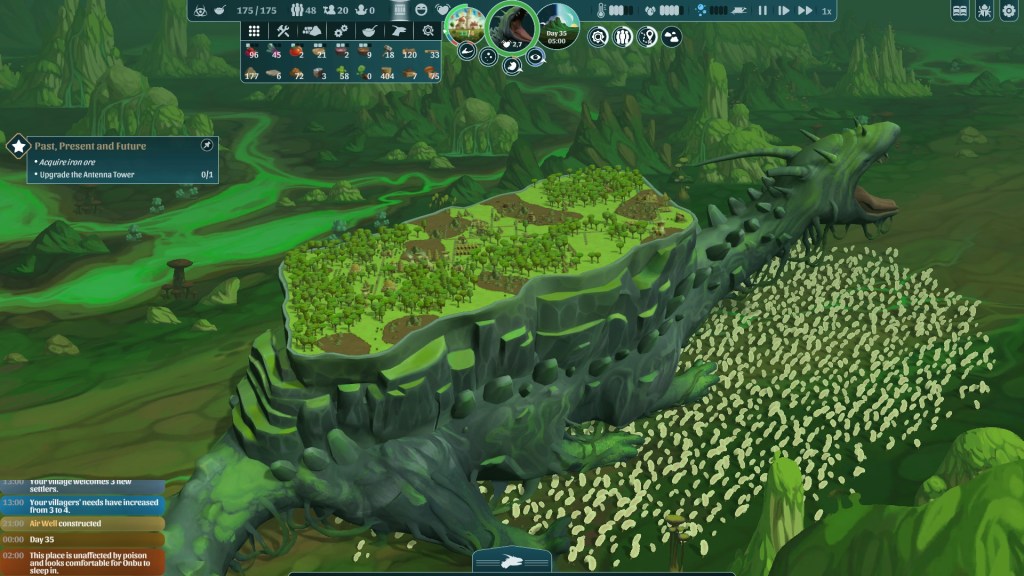Switch to the tools resource tab

pyautogui.click(x=282, y=32)
